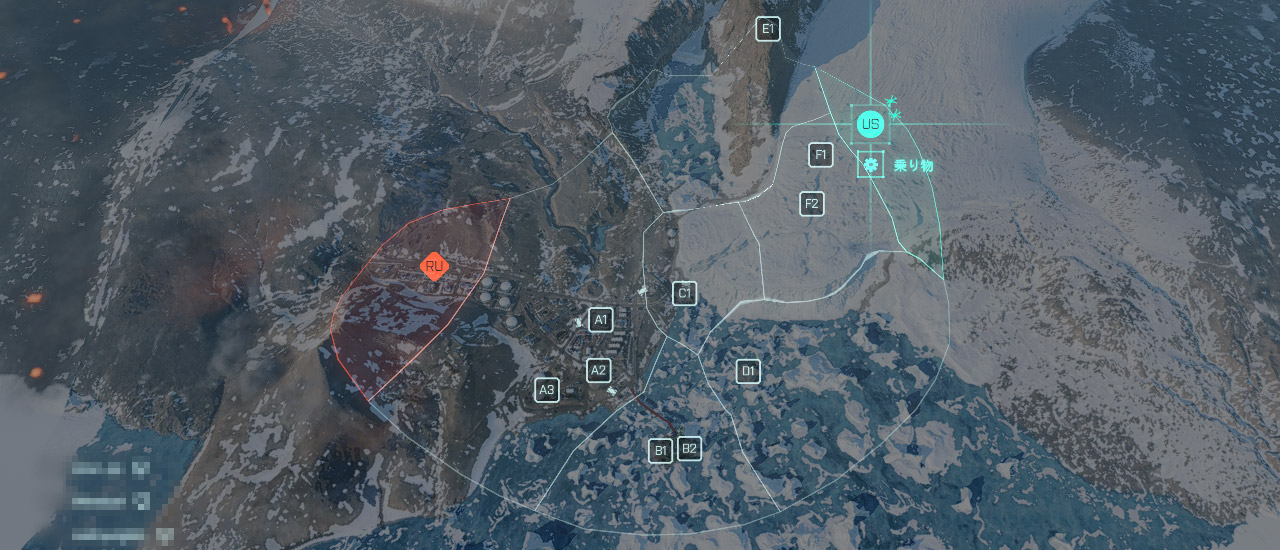Pick sector A1 on the map
This screenshot has width=1280, height=550.
[x=600, y=320]
